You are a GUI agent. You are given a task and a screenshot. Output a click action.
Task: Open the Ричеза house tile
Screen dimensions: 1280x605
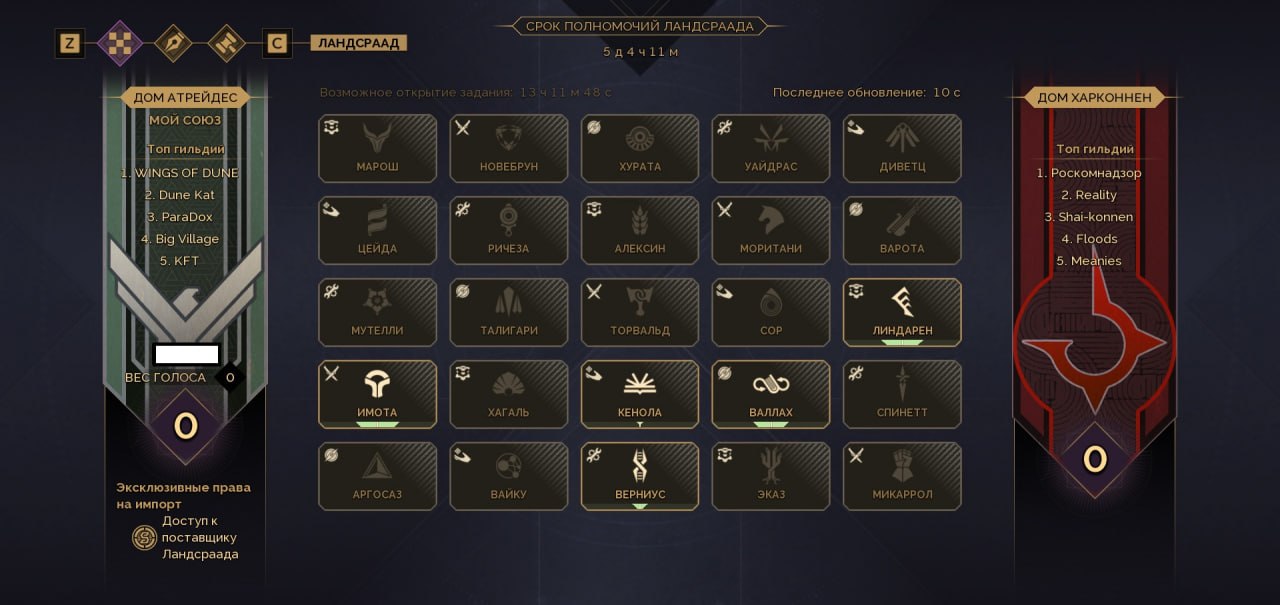tap(509, 230)
